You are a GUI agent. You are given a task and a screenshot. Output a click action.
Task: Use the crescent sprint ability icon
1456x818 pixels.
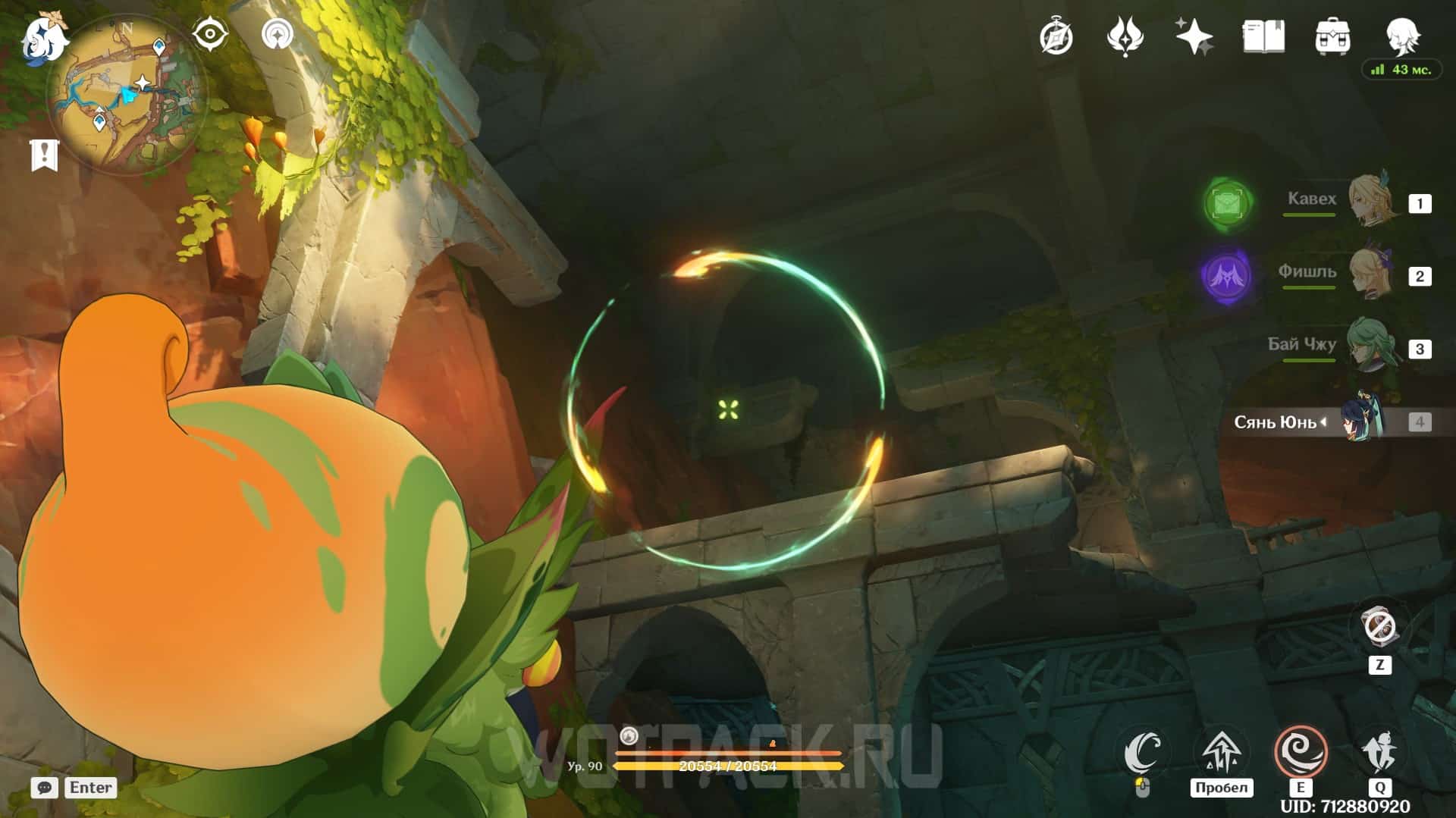[x=1143, y=752]
